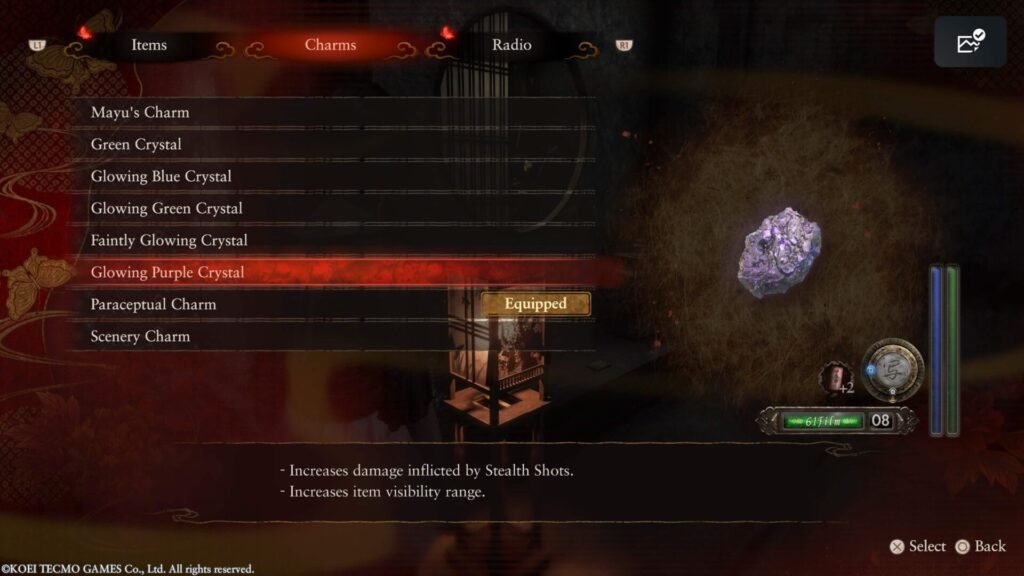
Task: Switch to the Items tab
Action: 149,45
